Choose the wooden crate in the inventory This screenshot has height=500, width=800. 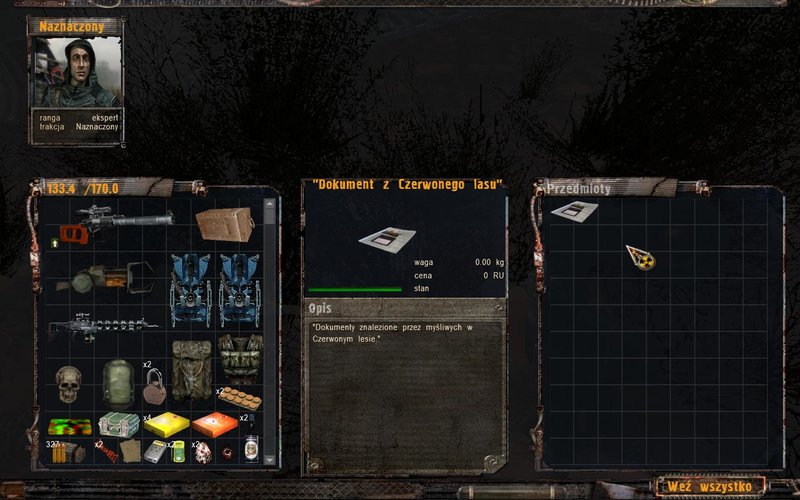pyautogui.click(x=224, y=223)
